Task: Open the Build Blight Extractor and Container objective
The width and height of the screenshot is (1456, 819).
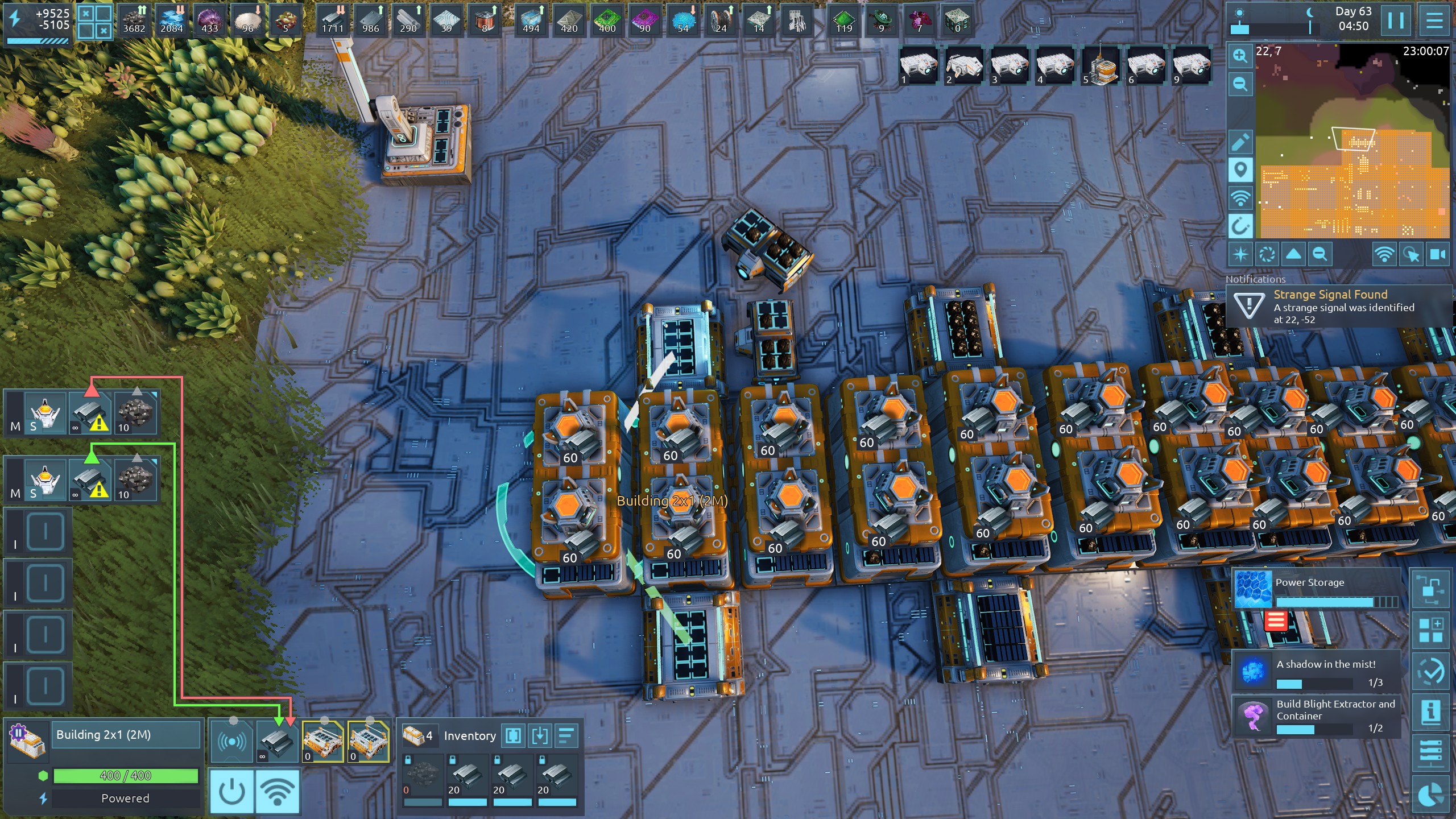Action: [1316, 715]
